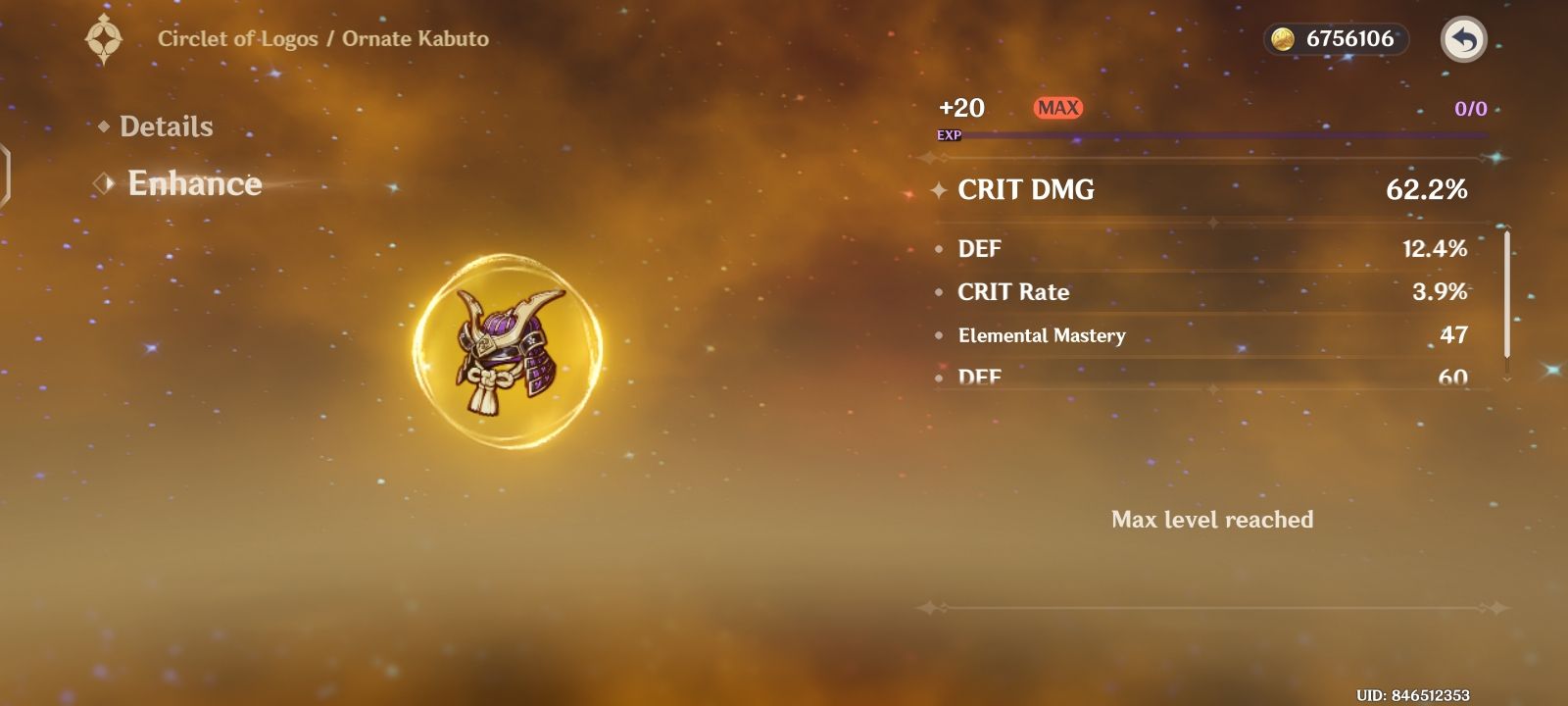Viewport: 1568px width, 706px height.
Task: Click the back arrow button top right
Action: [x=1464, y=40]
